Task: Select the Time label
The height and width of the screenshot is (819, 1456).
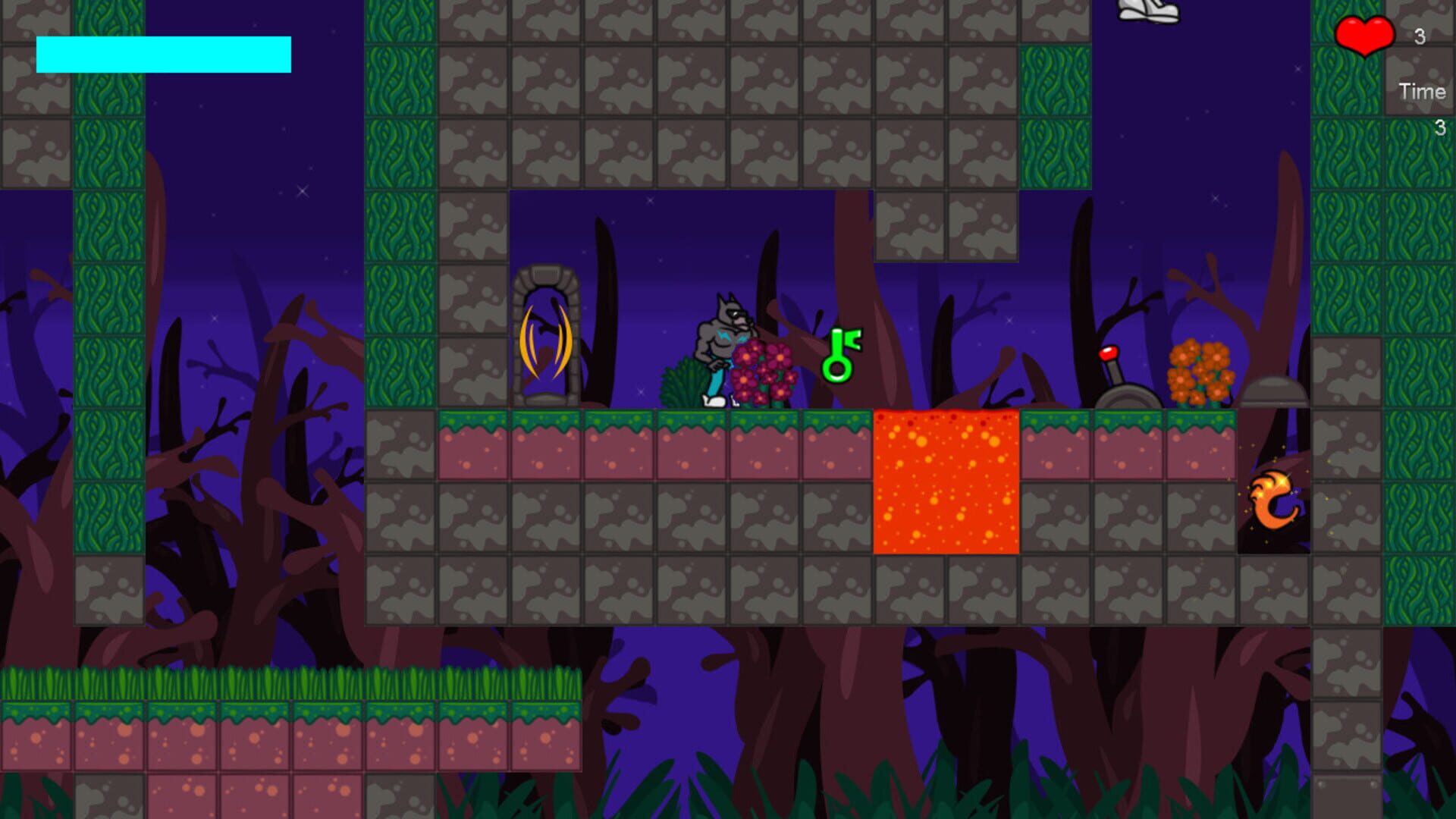Action: coord(1423,92)
